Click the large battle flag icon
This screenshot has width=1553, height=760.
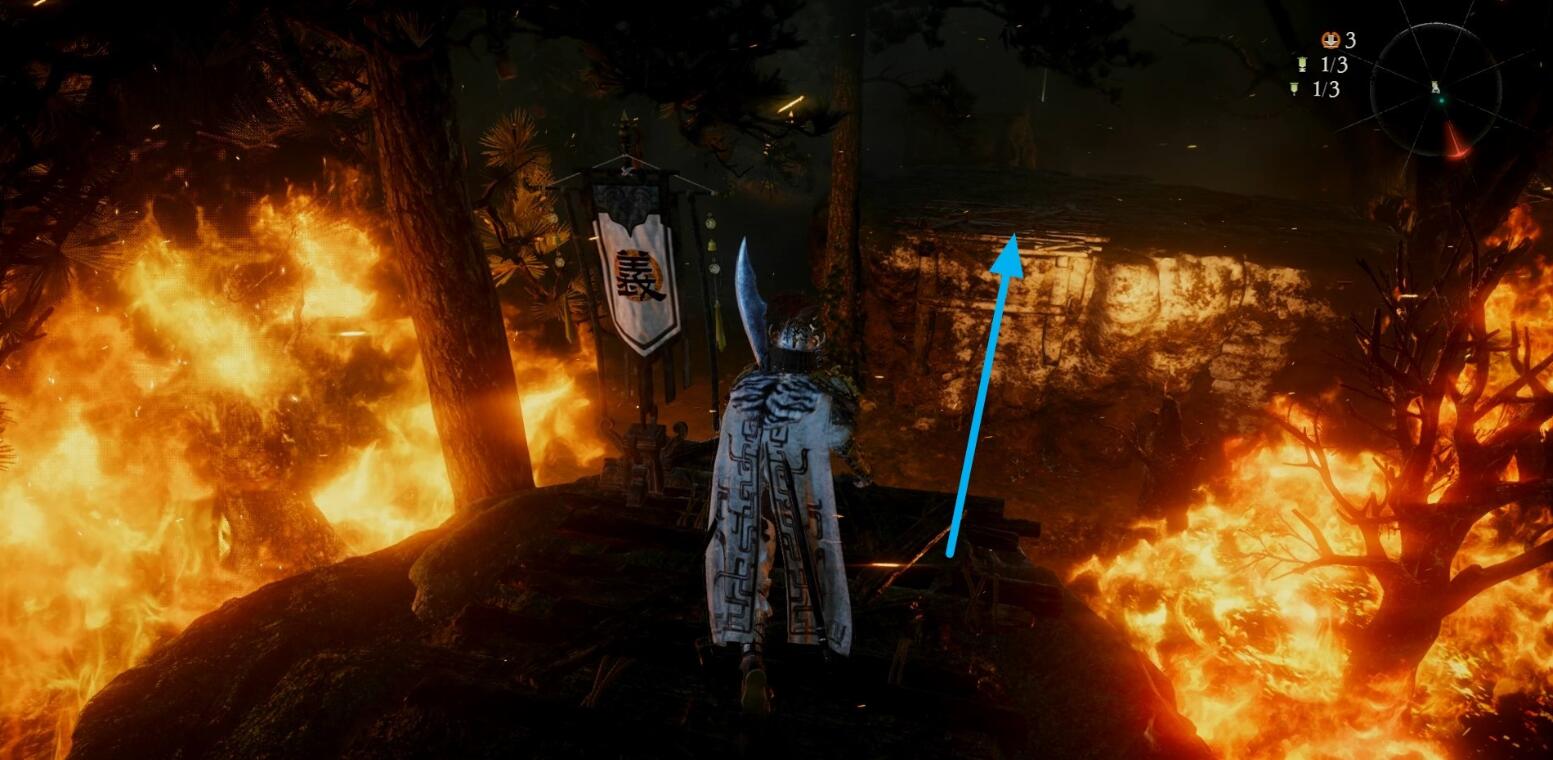tap(1301, 65)
